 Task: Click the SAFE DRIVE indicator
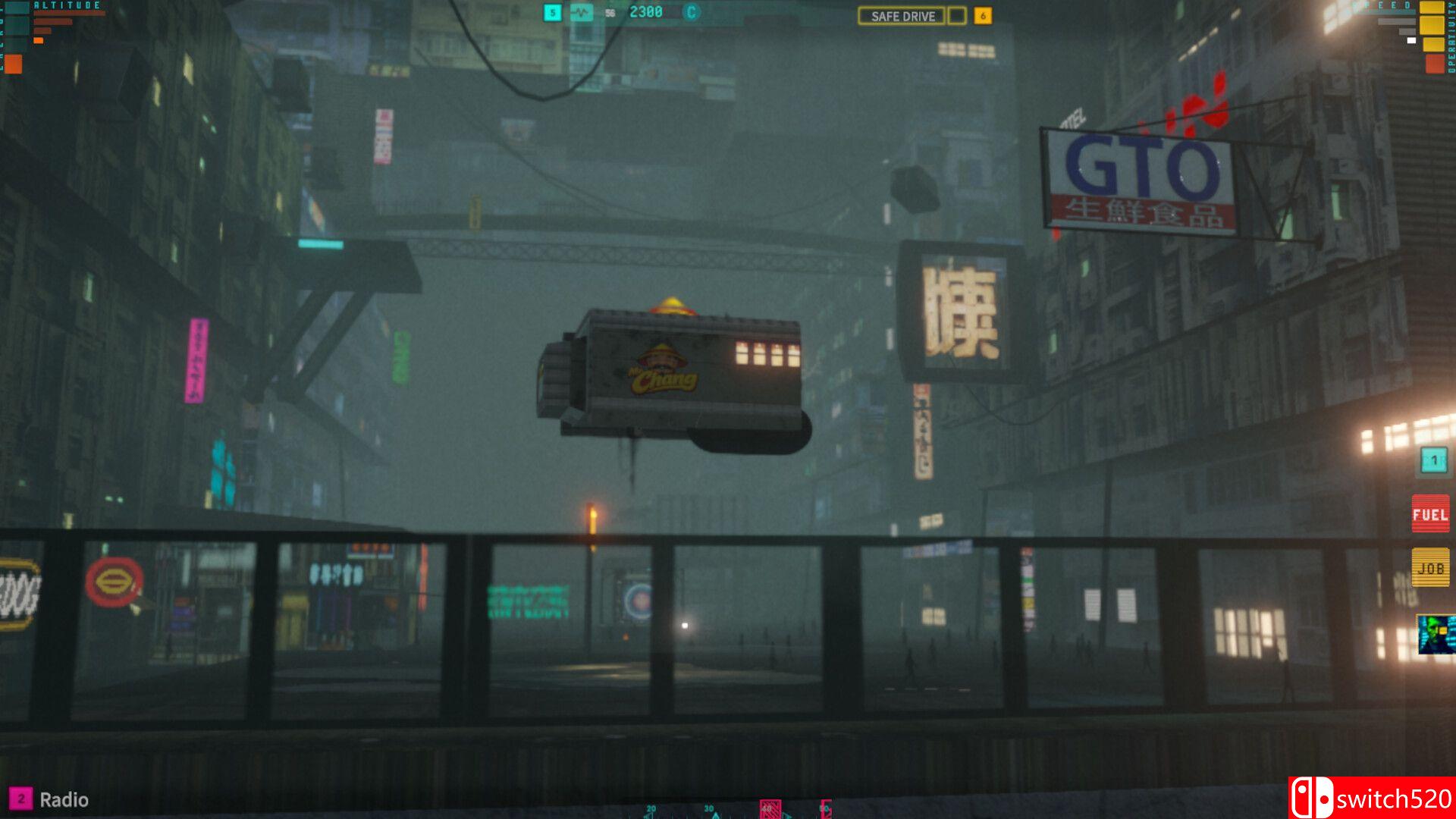pos(902,16)
